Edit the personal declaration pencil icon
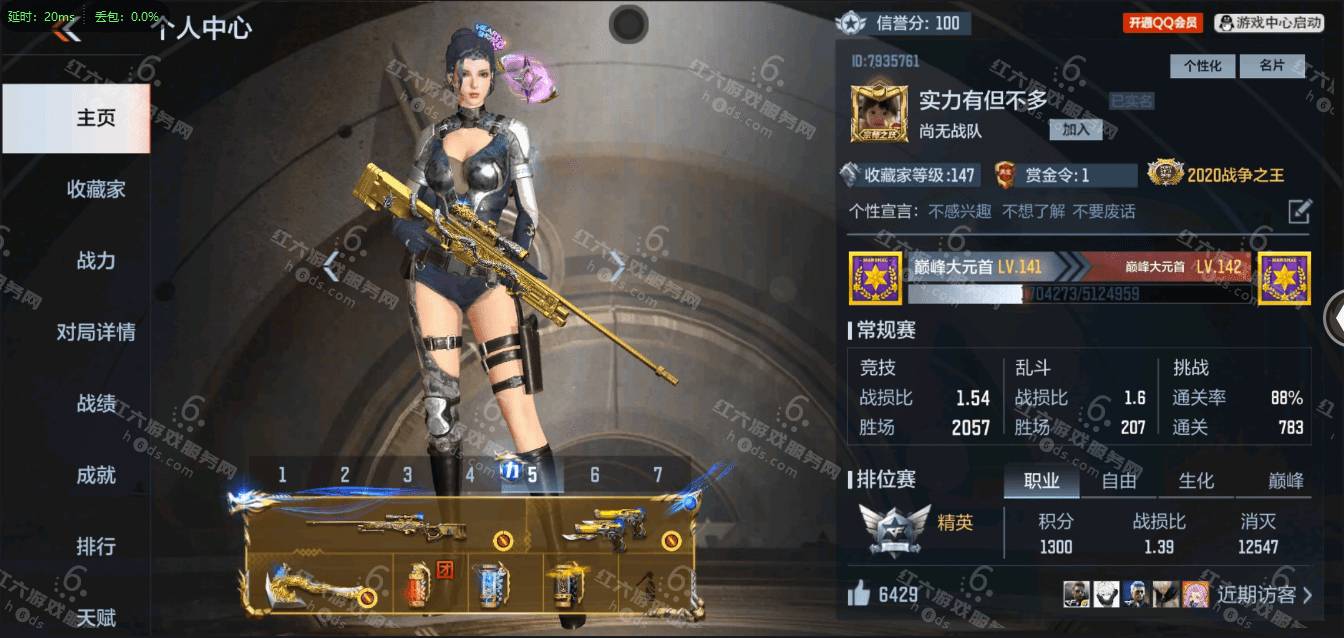This screenshot has height=638, width=1344. (x=1299, y=211)
